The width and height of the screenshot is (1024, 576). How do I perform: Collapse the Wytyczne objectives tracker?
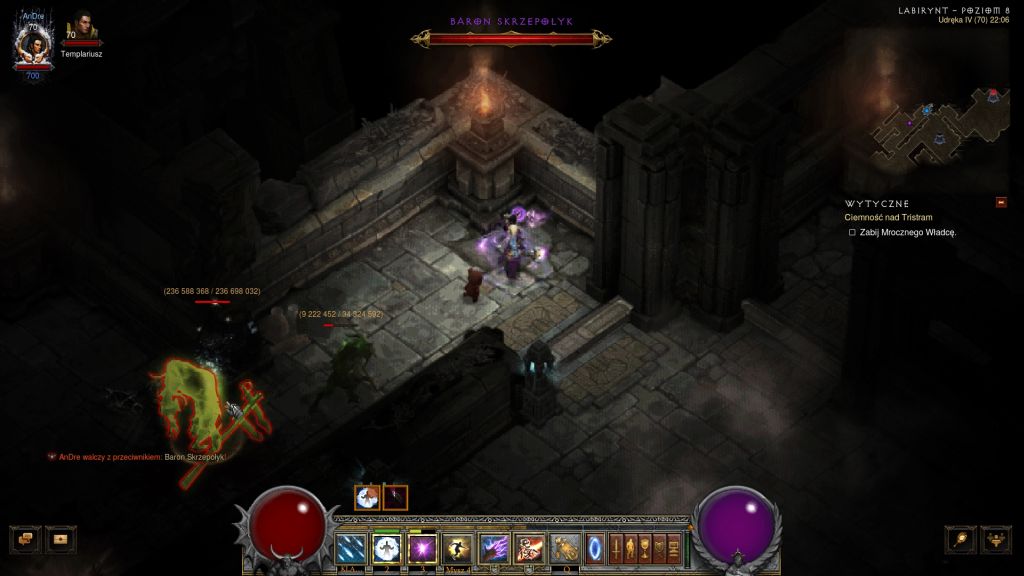click(x=1001, y=203)
